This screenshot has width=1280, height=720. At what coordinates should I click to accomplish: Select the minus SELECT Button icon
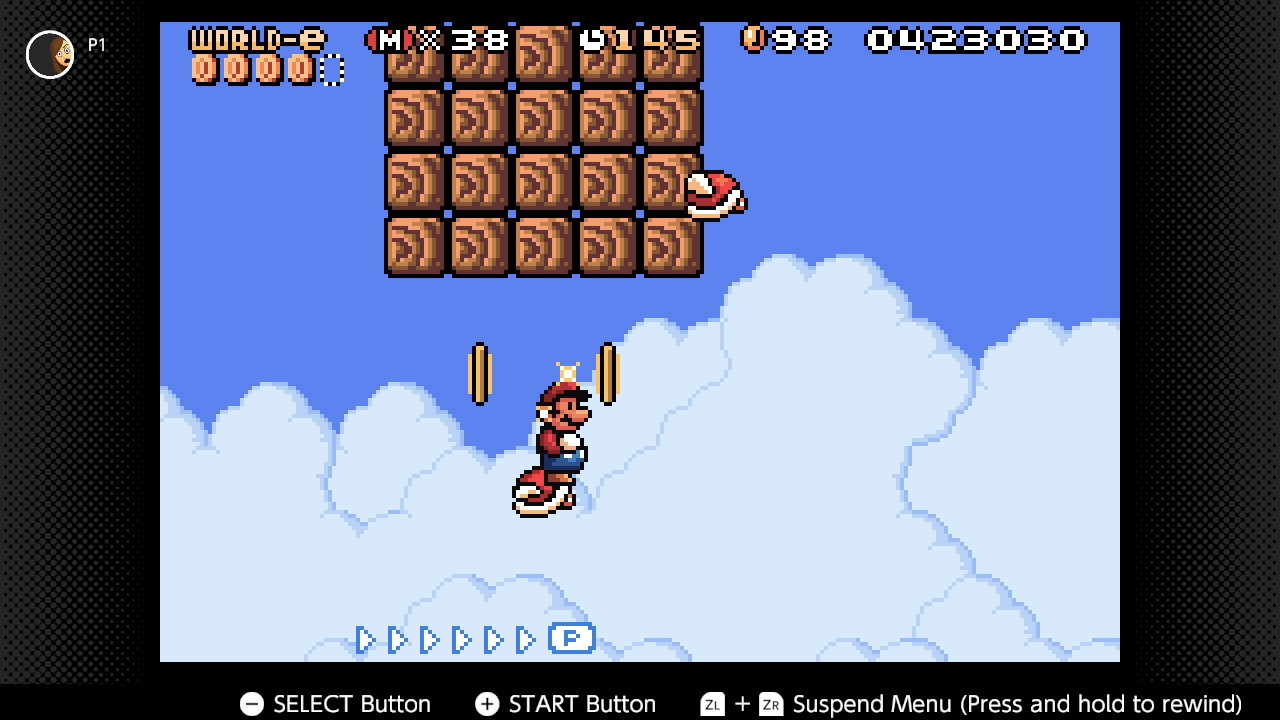tap(251, 704)
